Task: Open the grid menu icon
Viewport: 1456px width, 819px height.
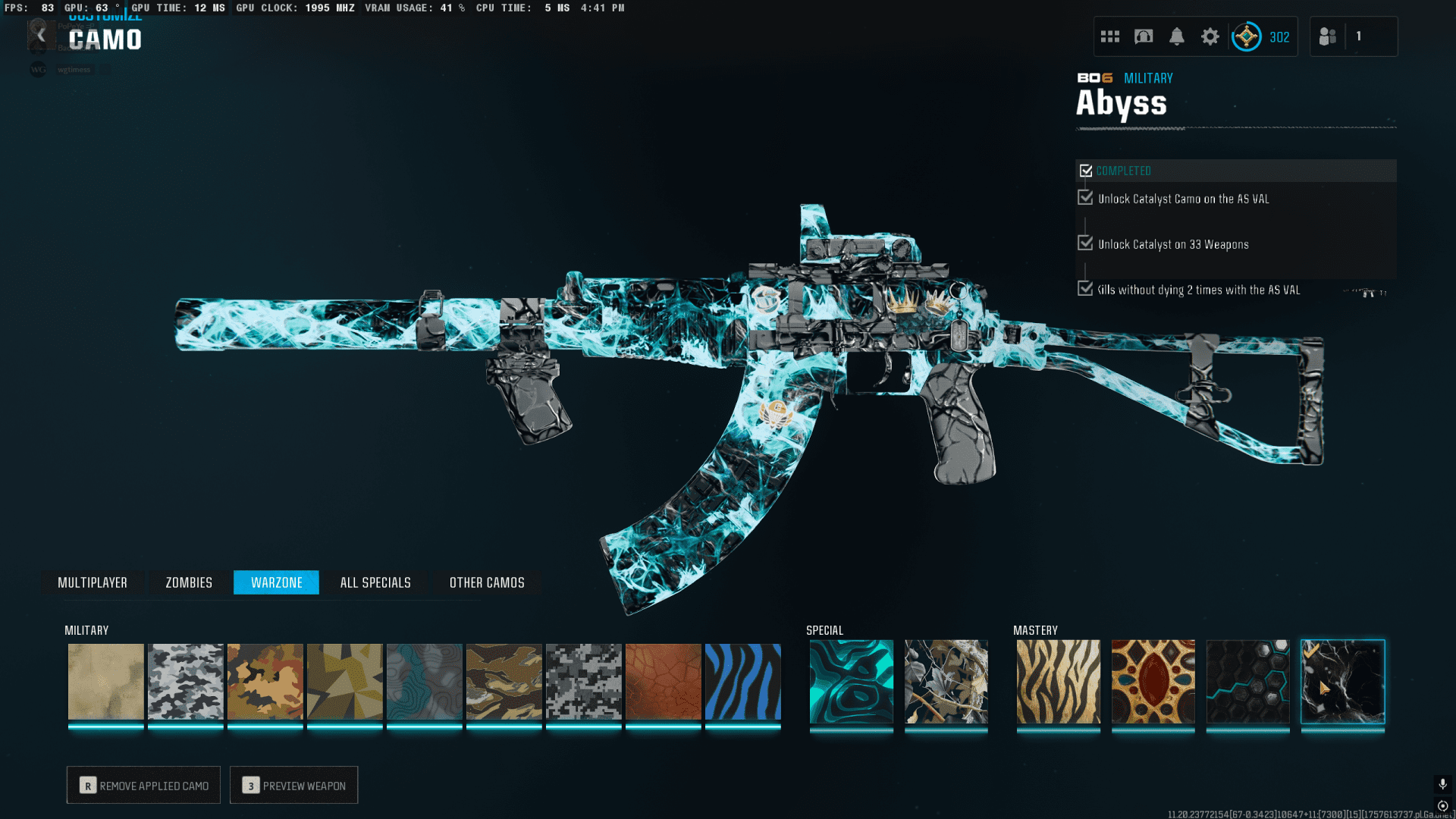Action: click(1110, 36)
